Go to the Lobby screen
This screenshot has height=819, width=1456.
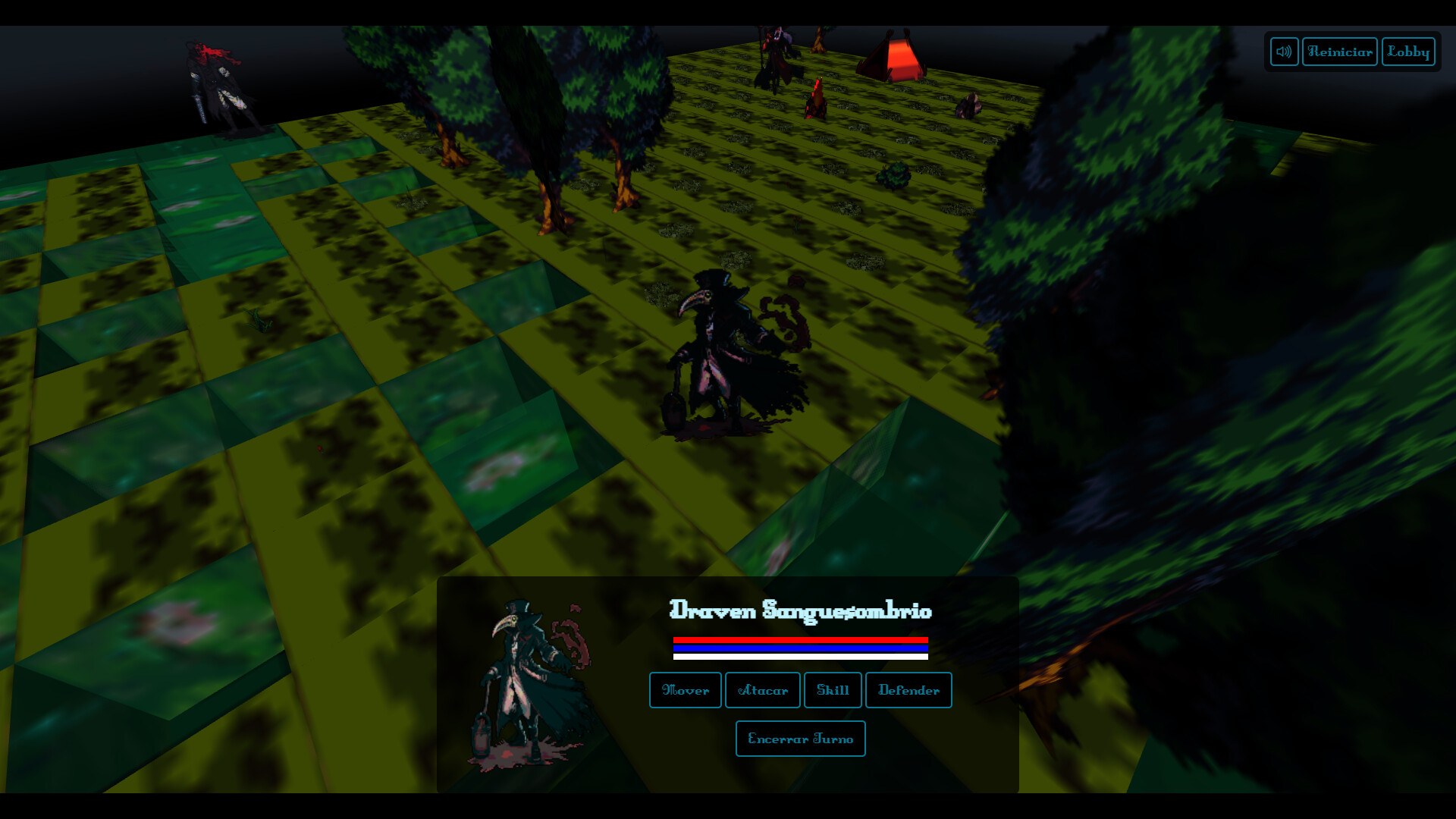pos(1407,52)
